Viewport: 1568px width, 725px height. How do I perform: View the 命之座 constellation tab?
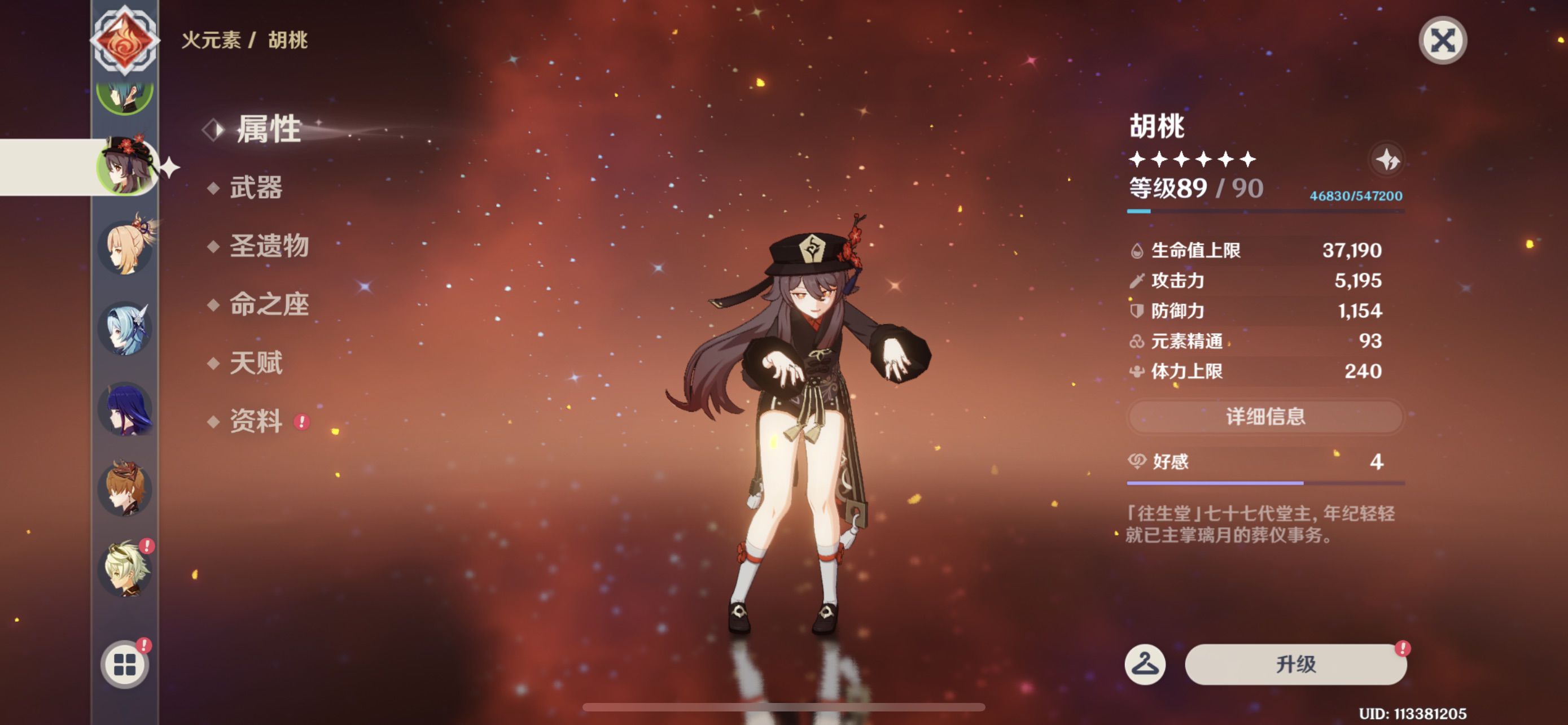[269, 304]
